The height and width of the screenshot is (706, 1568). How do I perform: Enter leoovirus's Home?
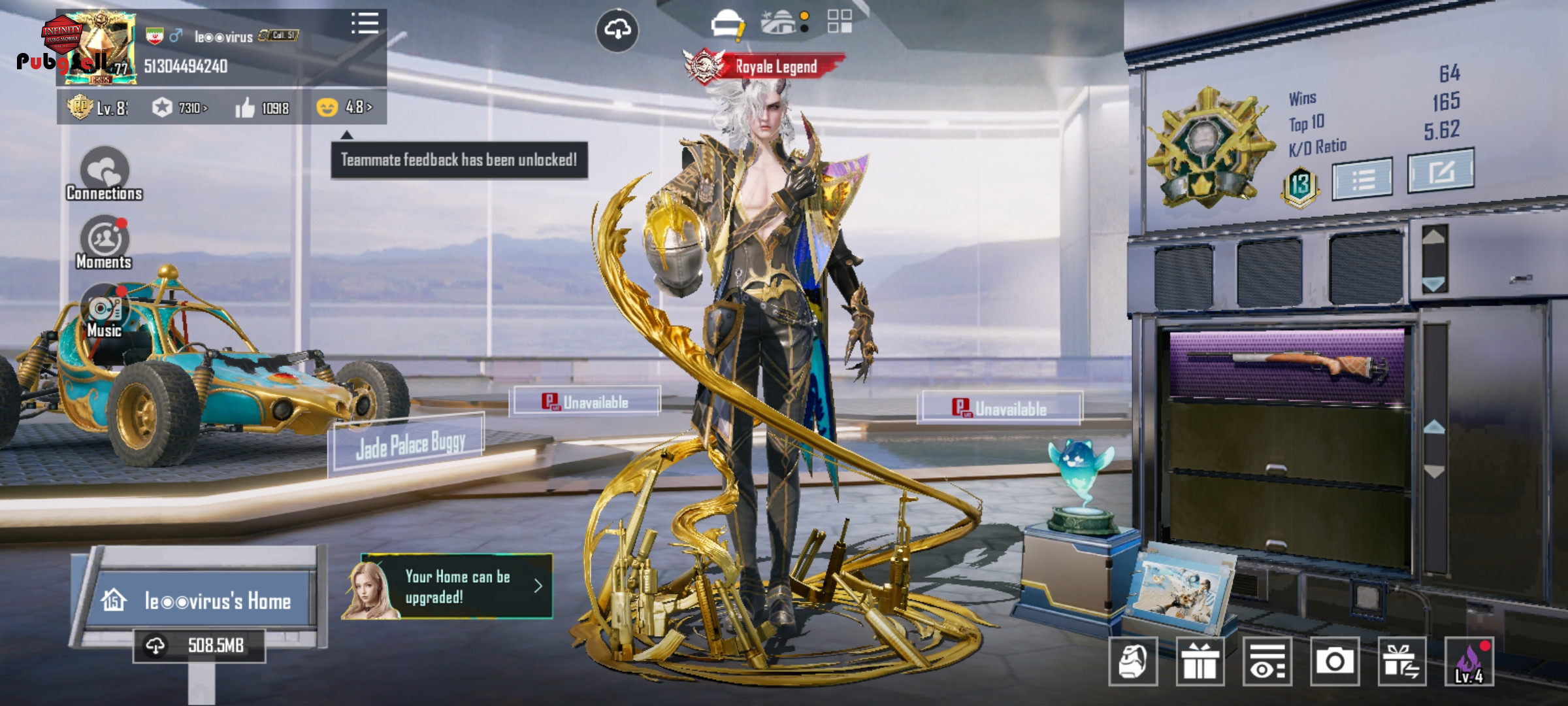pyautogui.click(x=201, y=600)
